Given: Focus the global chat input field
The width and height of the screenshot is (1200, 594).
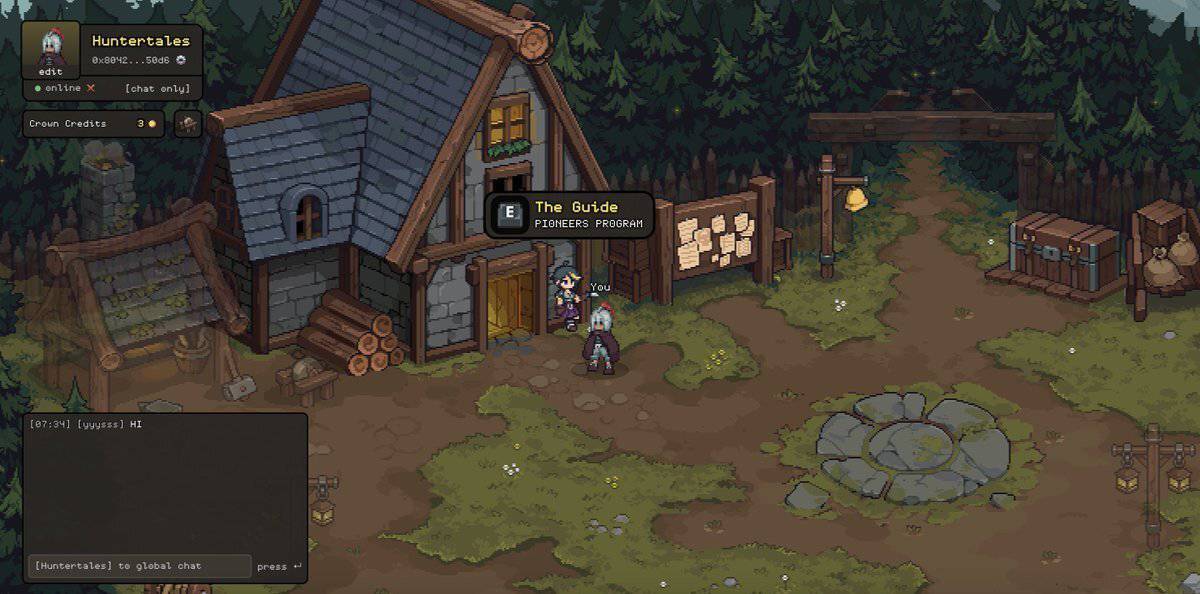Looking at the screenshot, I should click(139, 566).
